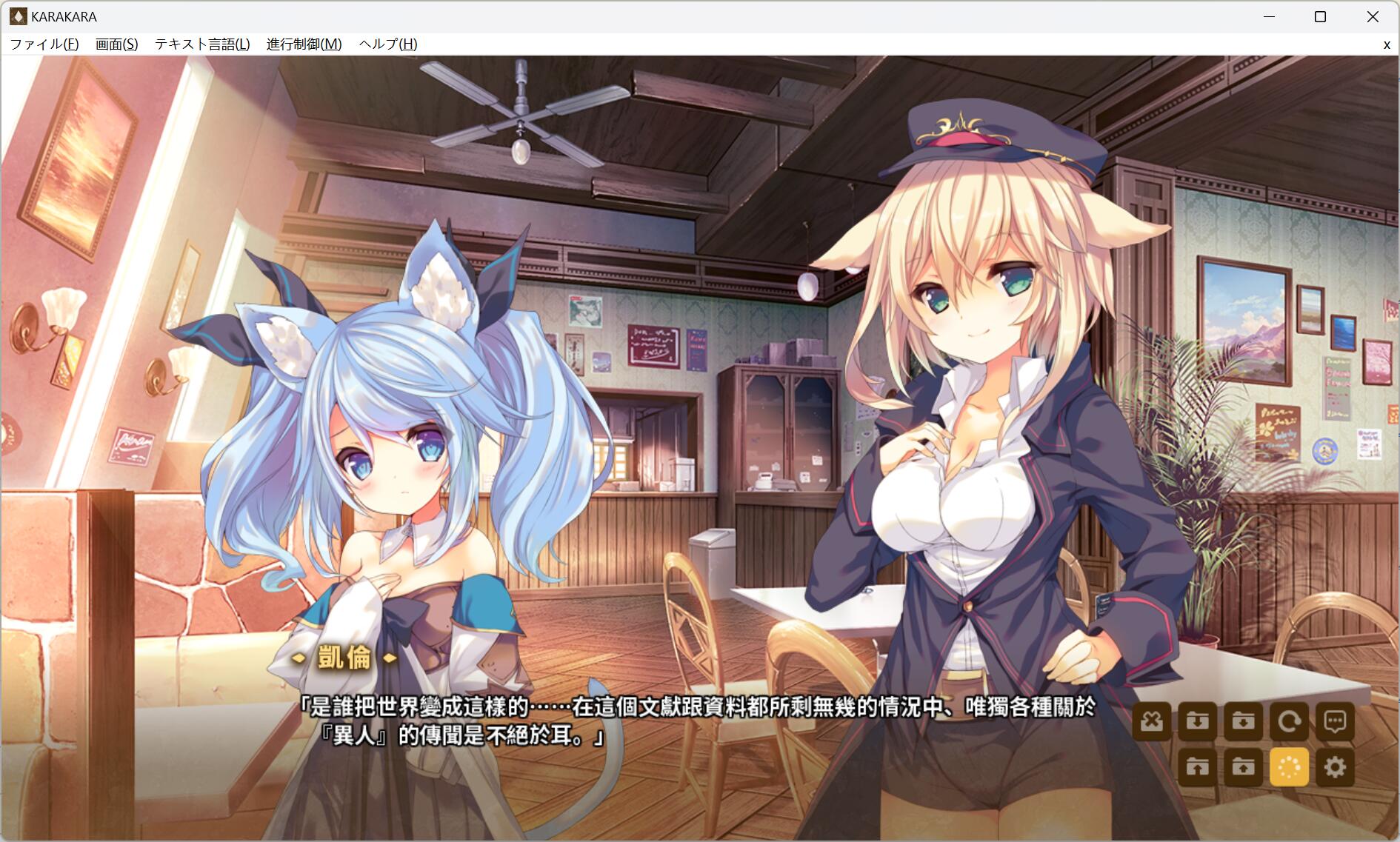Viewport: 1400px width, 842px height.
Task: Open settings with the gear icon
Action: click(1335, 767)
